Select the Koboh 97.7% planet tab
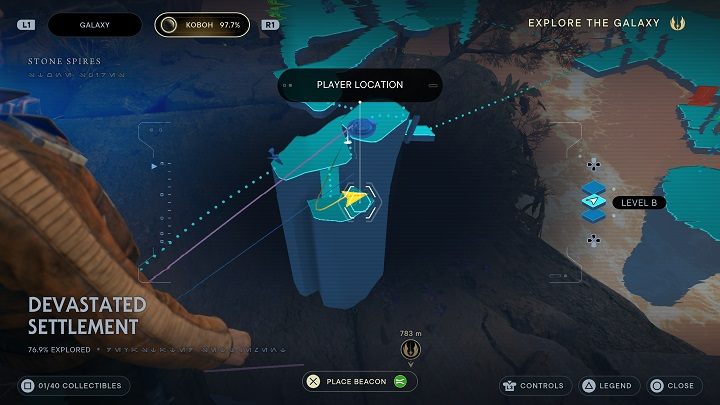Image resolution: width=720 pixels, height=405 pixels. tap(202, 24)
